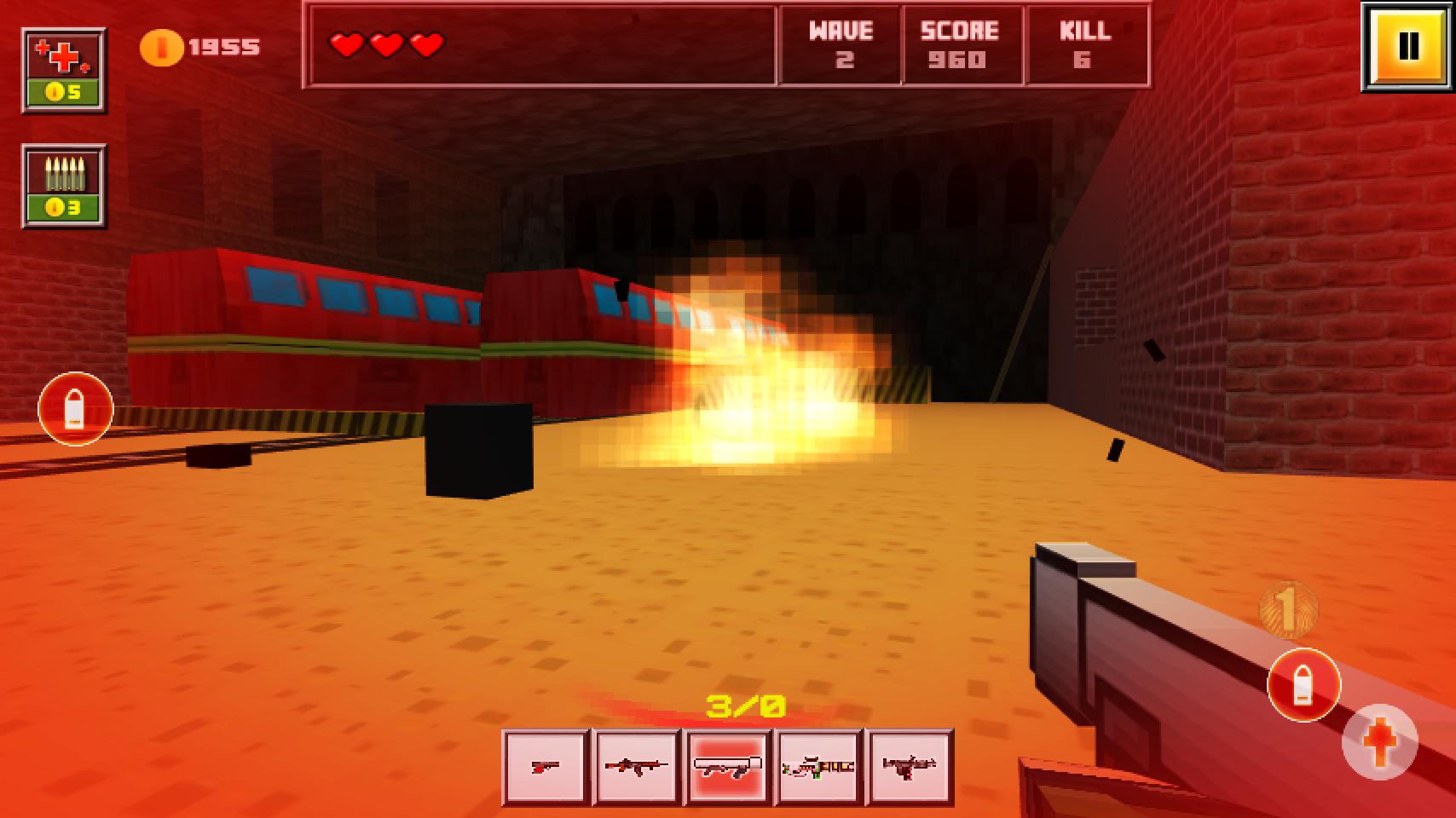Select the pistol weapon slot

546,768
